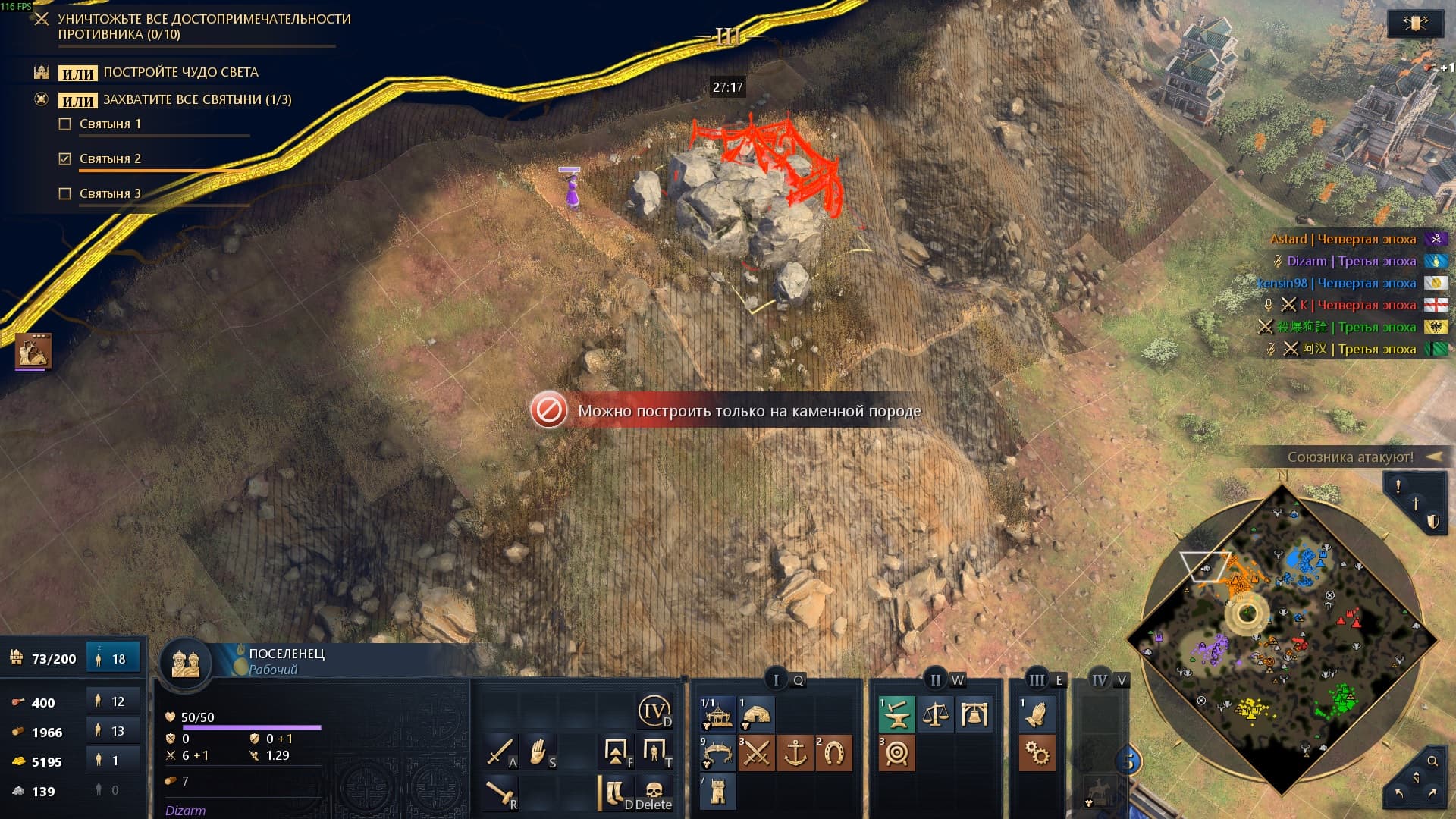The height and width of the screenshot is (819, 1456).
Task: Select the crossed swords barracks icon
Action: [755, 754]
